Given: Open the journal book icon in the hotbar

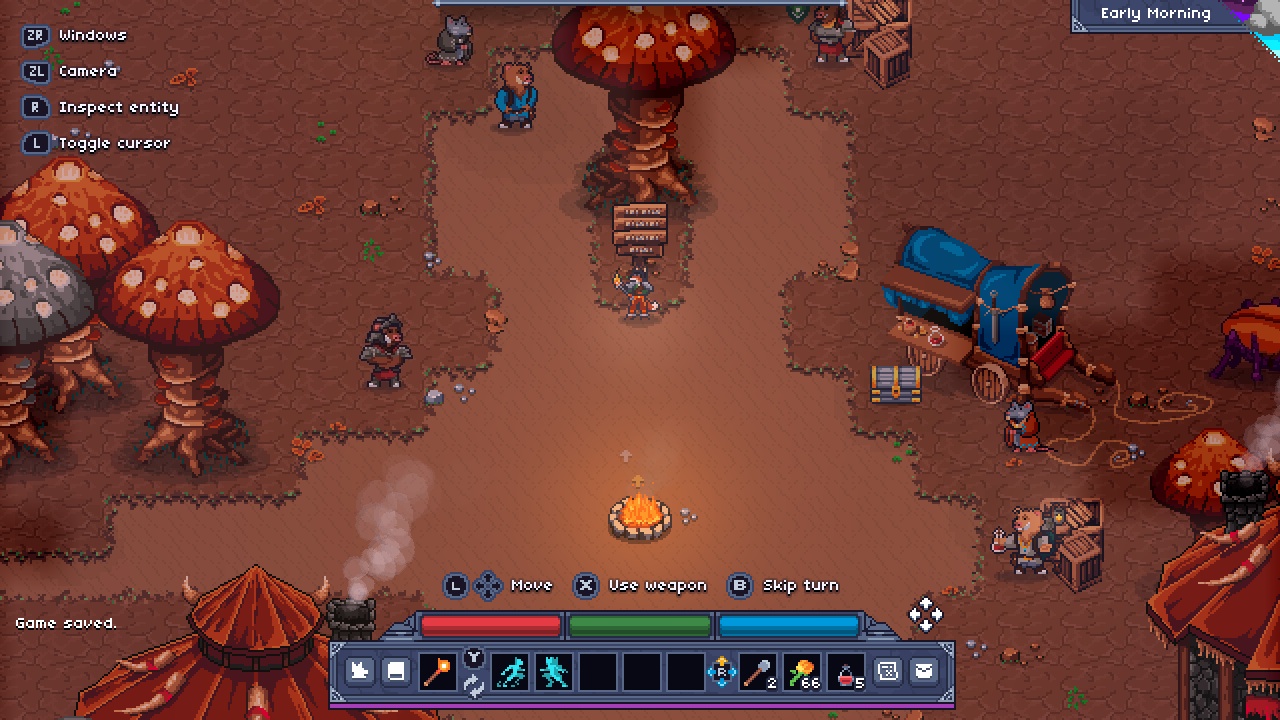Looking at the screenshot, I should (396, 671).
